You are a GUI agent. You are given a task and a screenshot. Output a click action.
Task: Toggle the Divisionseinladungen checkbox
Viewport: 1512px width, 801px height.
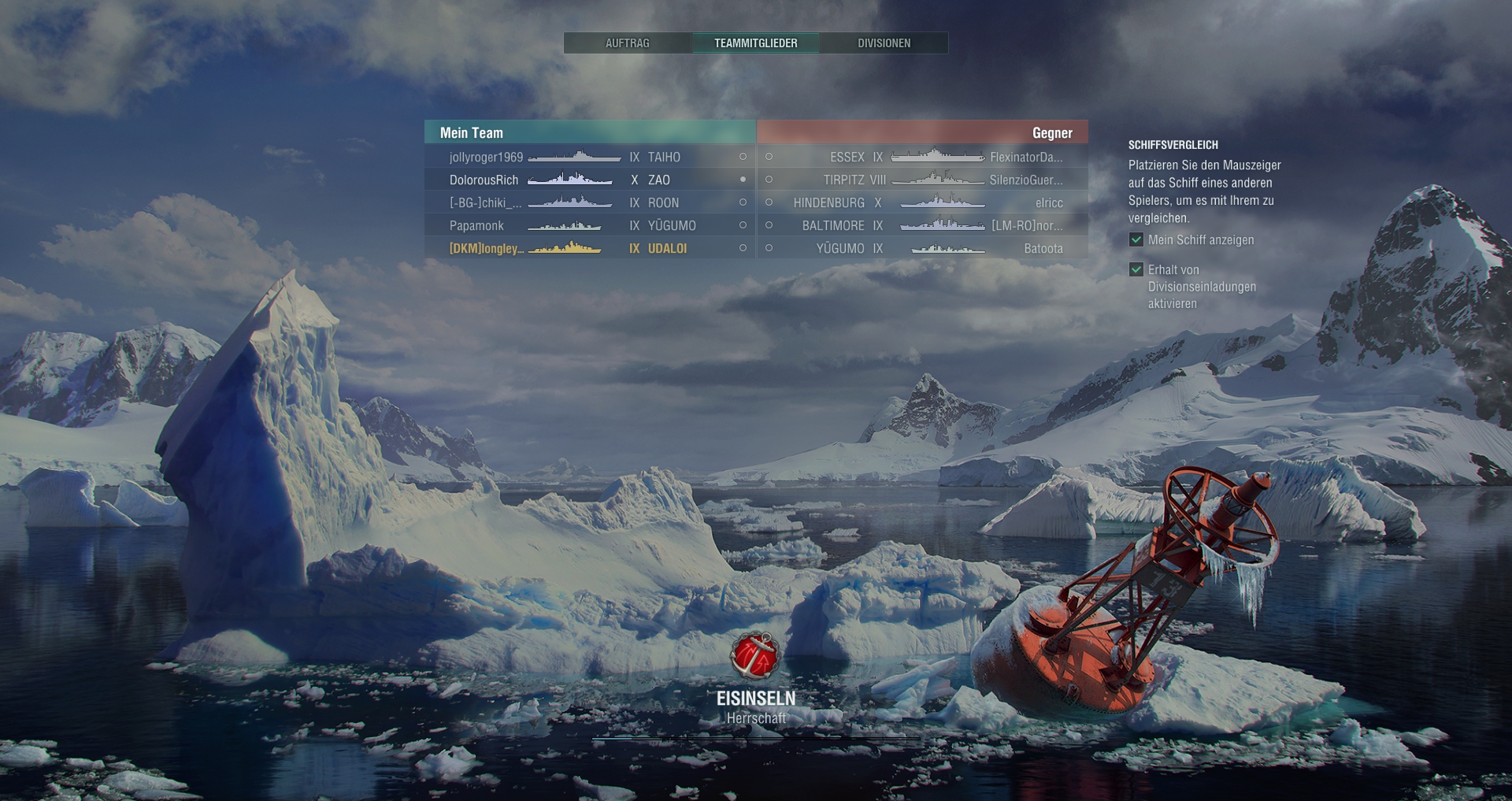point(1136,270)
